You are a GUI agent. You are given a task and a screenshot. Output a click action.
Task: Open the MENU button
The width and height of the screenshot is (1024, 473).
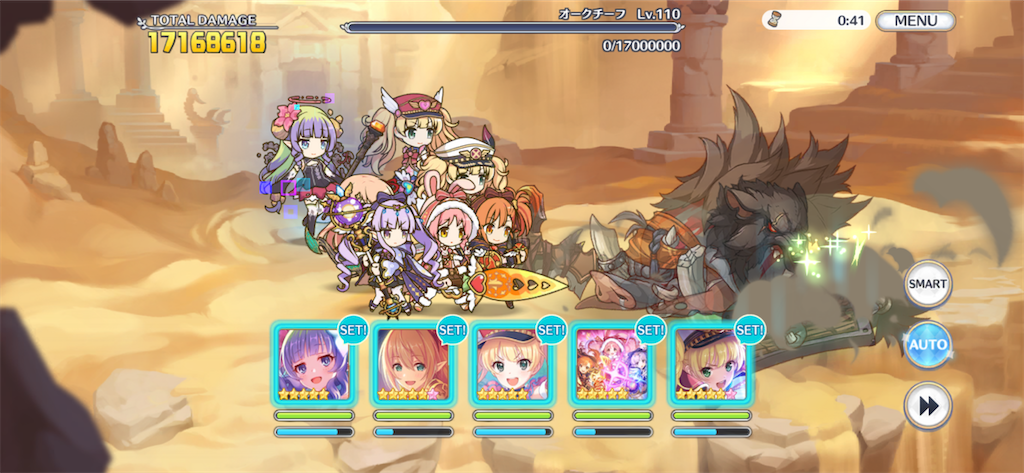click(915, 20)
